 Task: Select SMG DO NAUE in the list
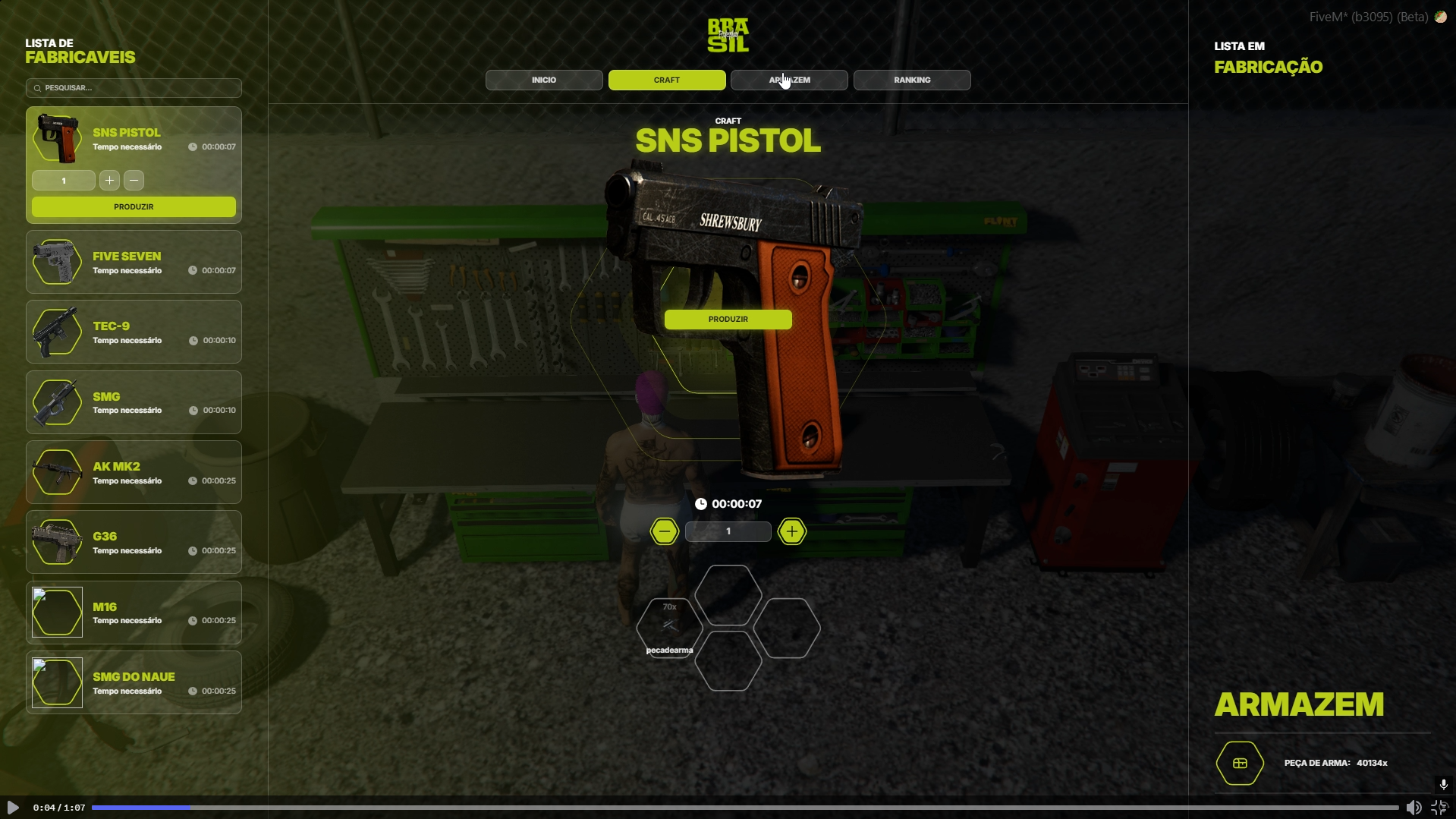(134, 682)
